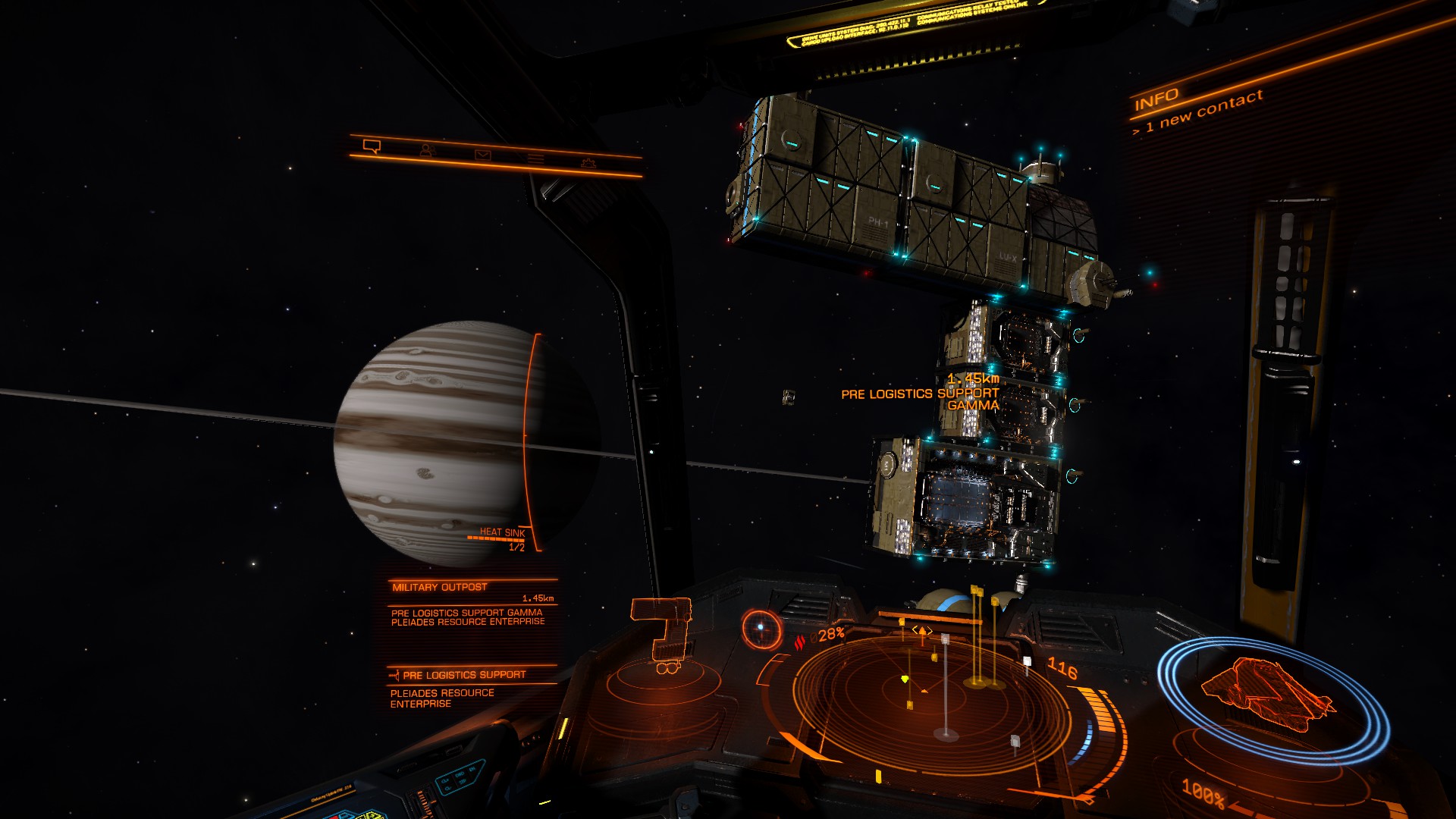Click the circular radar scanner display
The height and width of the screenshot is (819, 1456).
(931, 698)
